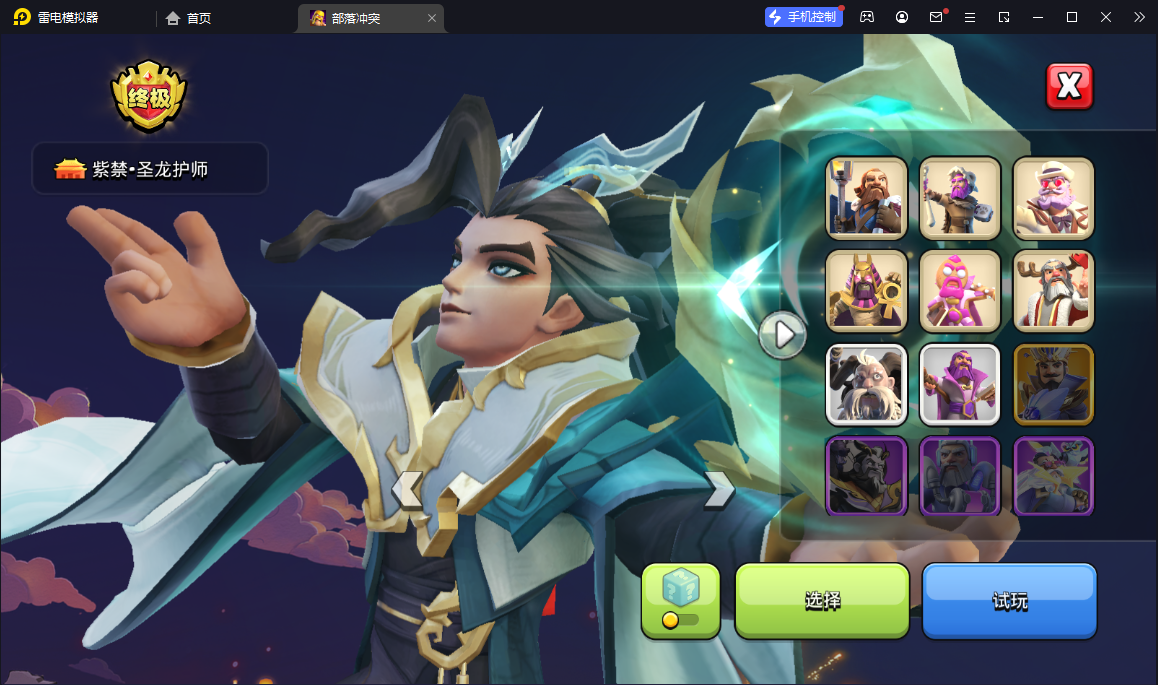Select the orange-bearded skin holding a torch
Screen dimensions: 1158x685
(x=867, y=198)
